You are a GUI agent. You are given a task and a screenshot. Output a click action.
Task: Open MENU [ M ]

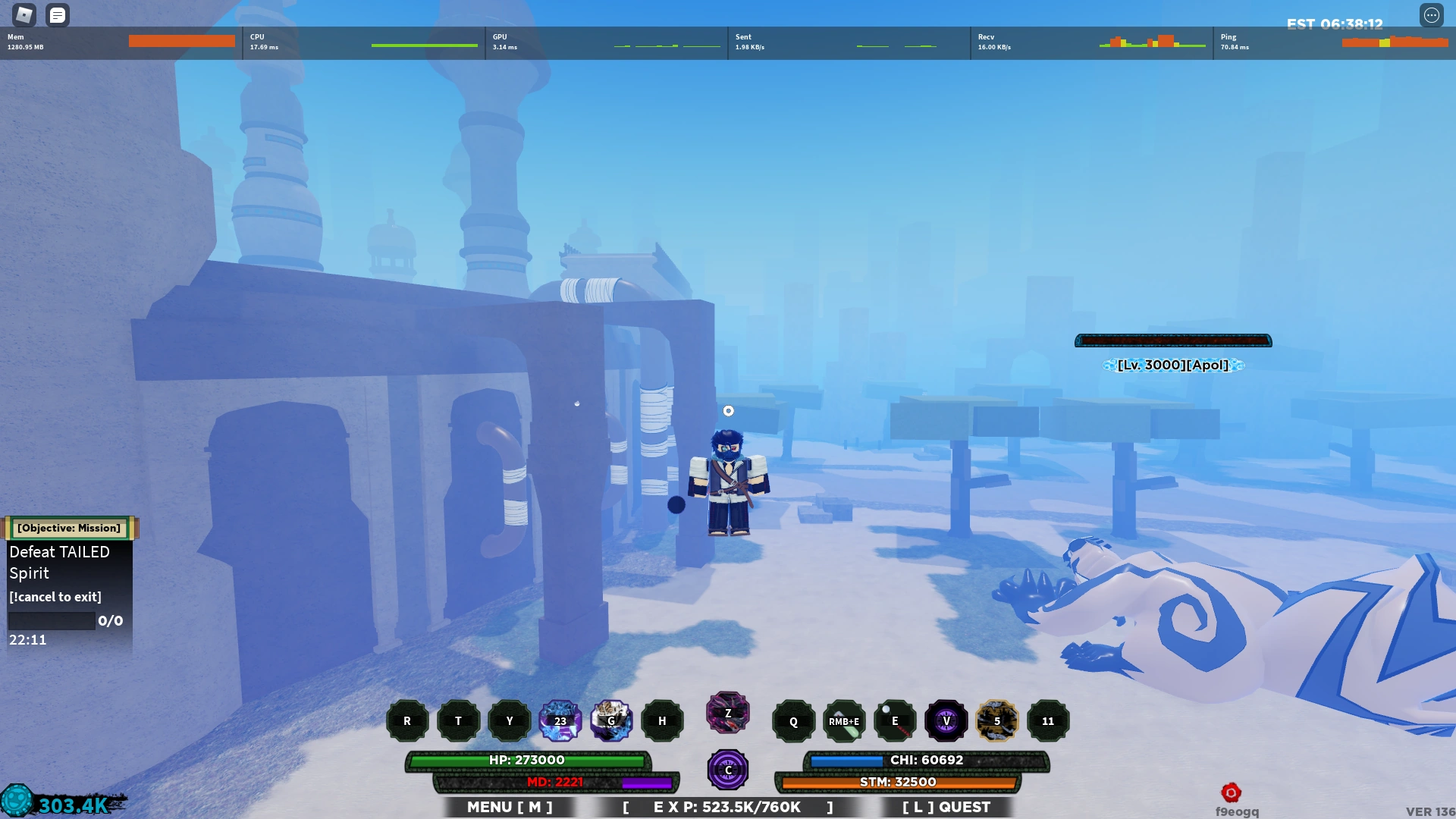tap(509, 807)
